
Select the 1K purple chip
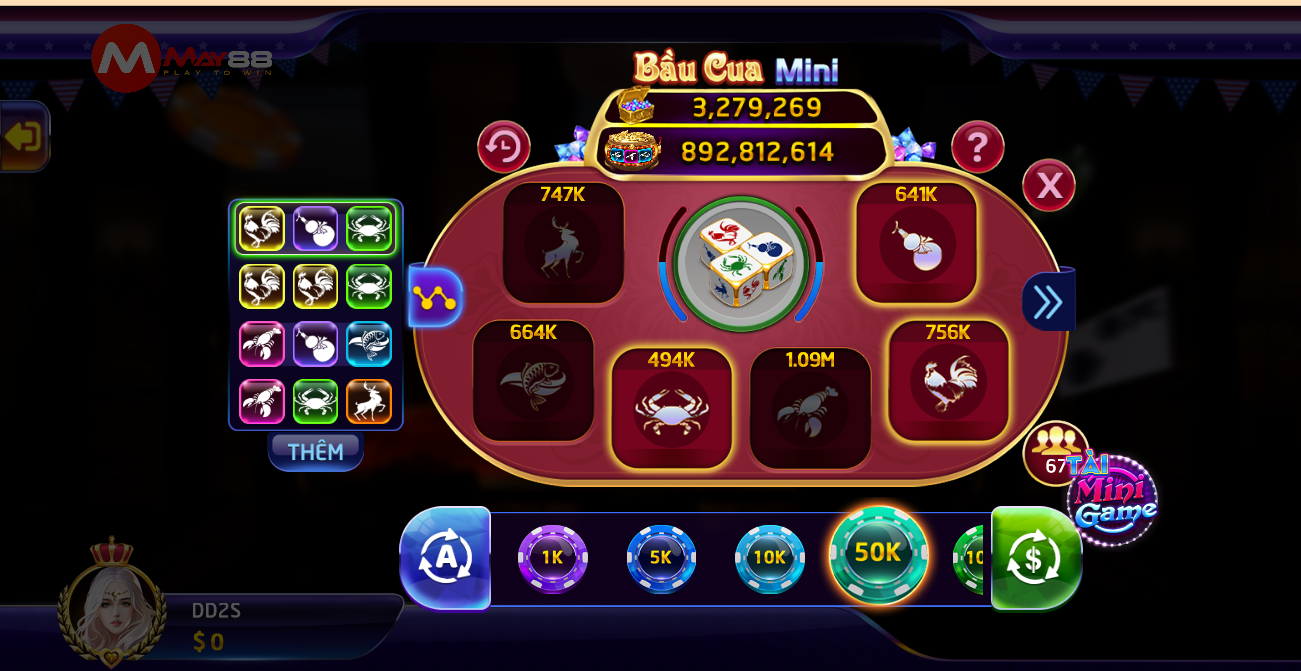[x=553, y=558]
